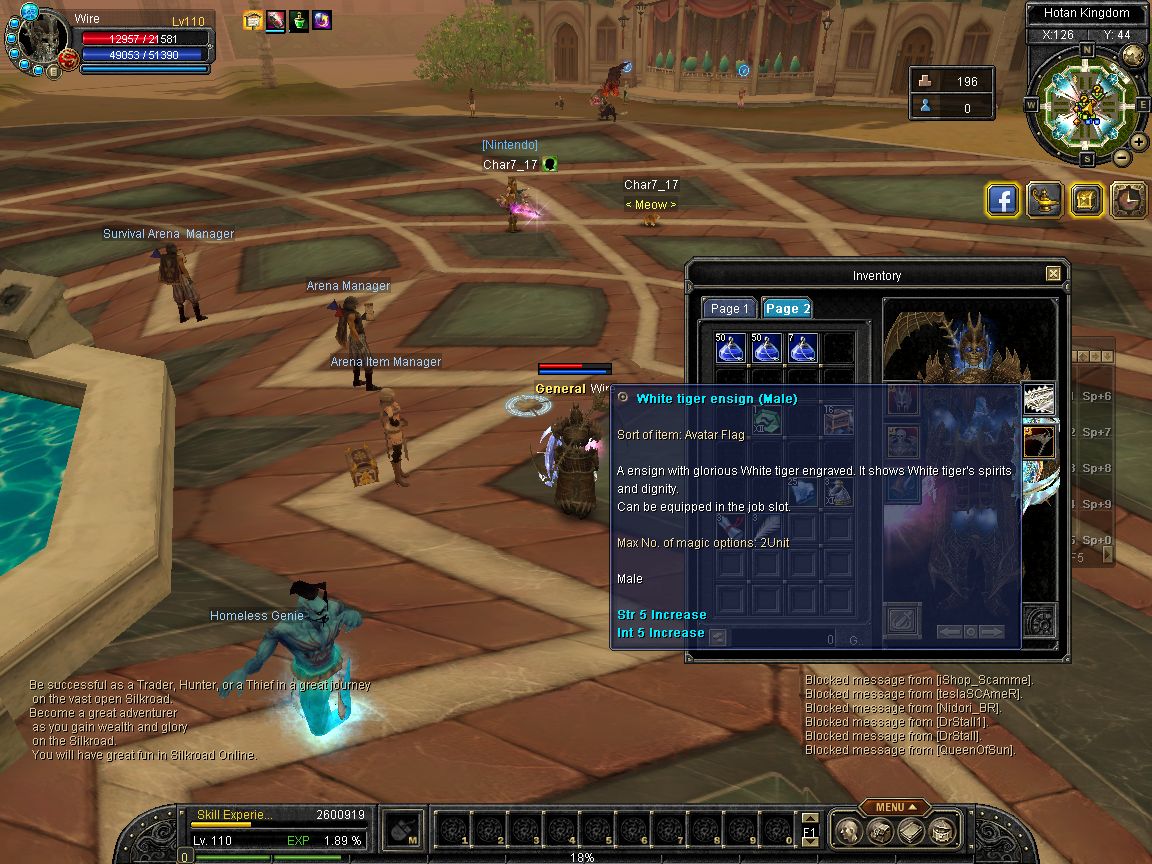The height and width of the screenshot is (864, 1152).
Task: Select the treasure box item stack of 16
Action: point(838,421)
